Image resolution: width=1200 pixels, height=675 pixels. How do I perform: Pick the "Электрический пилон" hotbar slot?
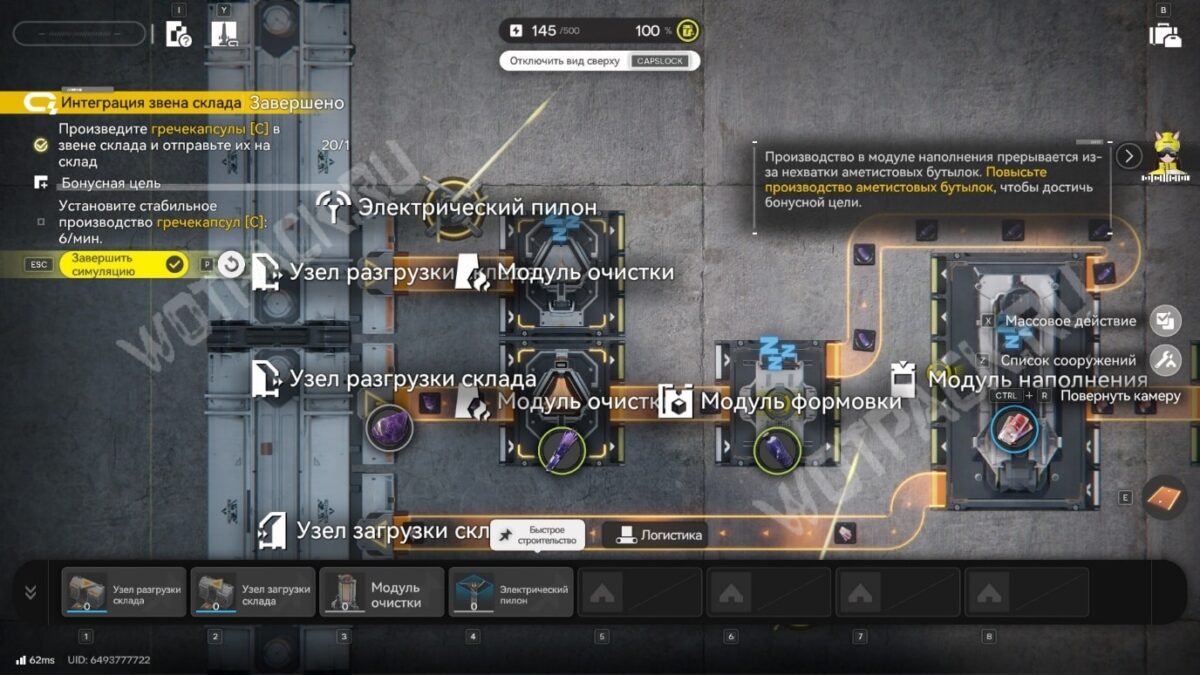point(511,592)
